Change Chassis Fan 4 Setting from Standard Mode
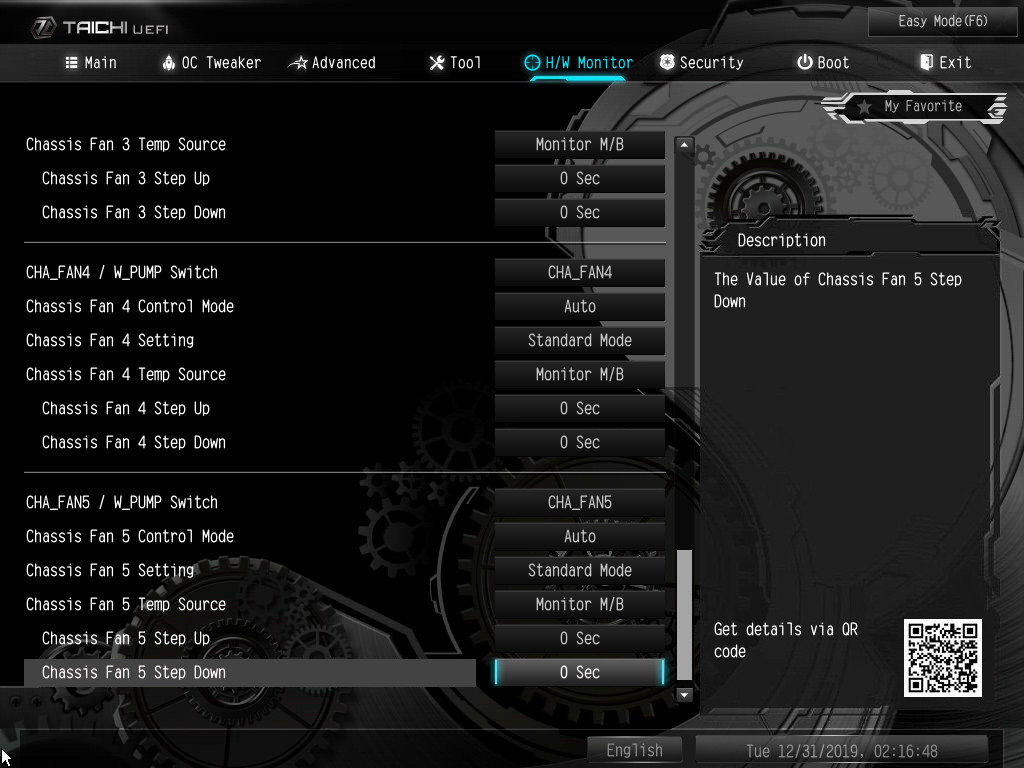The width and height of the screenshot is (1024, 768). coord(580,340)
